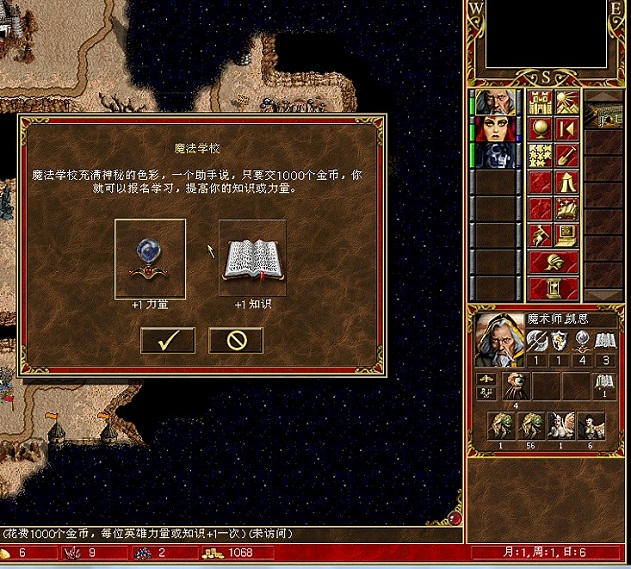Open the town thumbnail in the town list
This screenshot has width=631, height=569.
pos(604,115)
